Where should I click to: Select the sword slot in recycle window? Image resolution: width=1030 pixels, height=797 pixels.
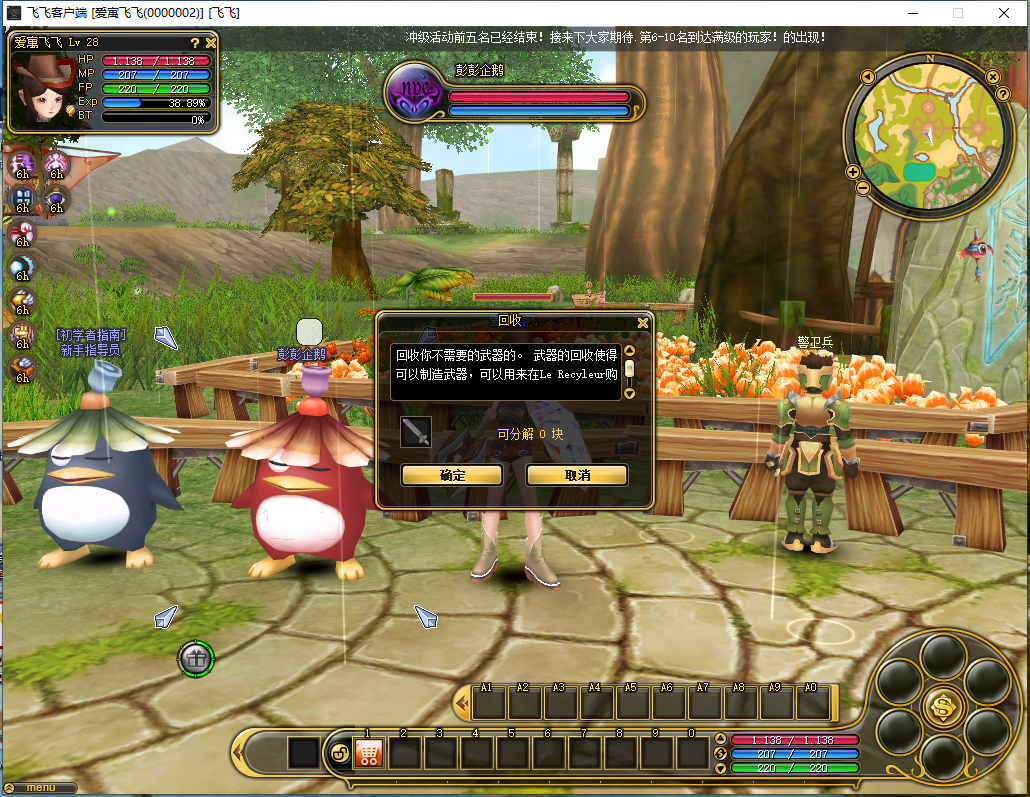(x=416, y=433)
